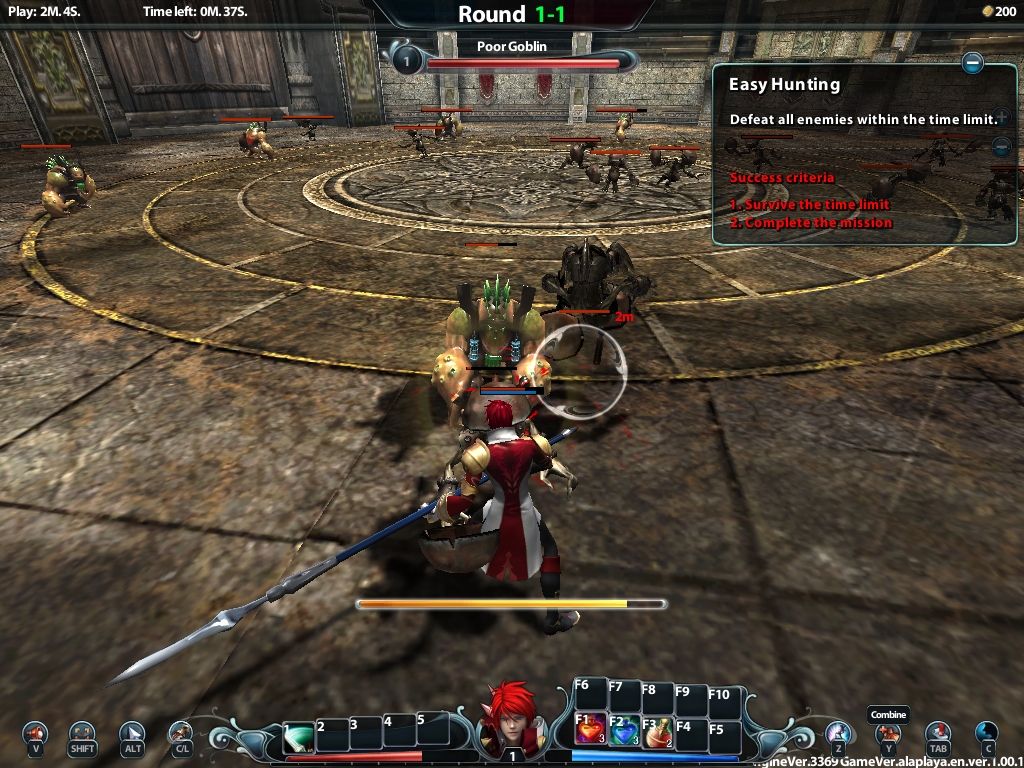1024x768 pixels.
Task: Minimize the Easy Hunting mission panel
Action: (972, 64)
